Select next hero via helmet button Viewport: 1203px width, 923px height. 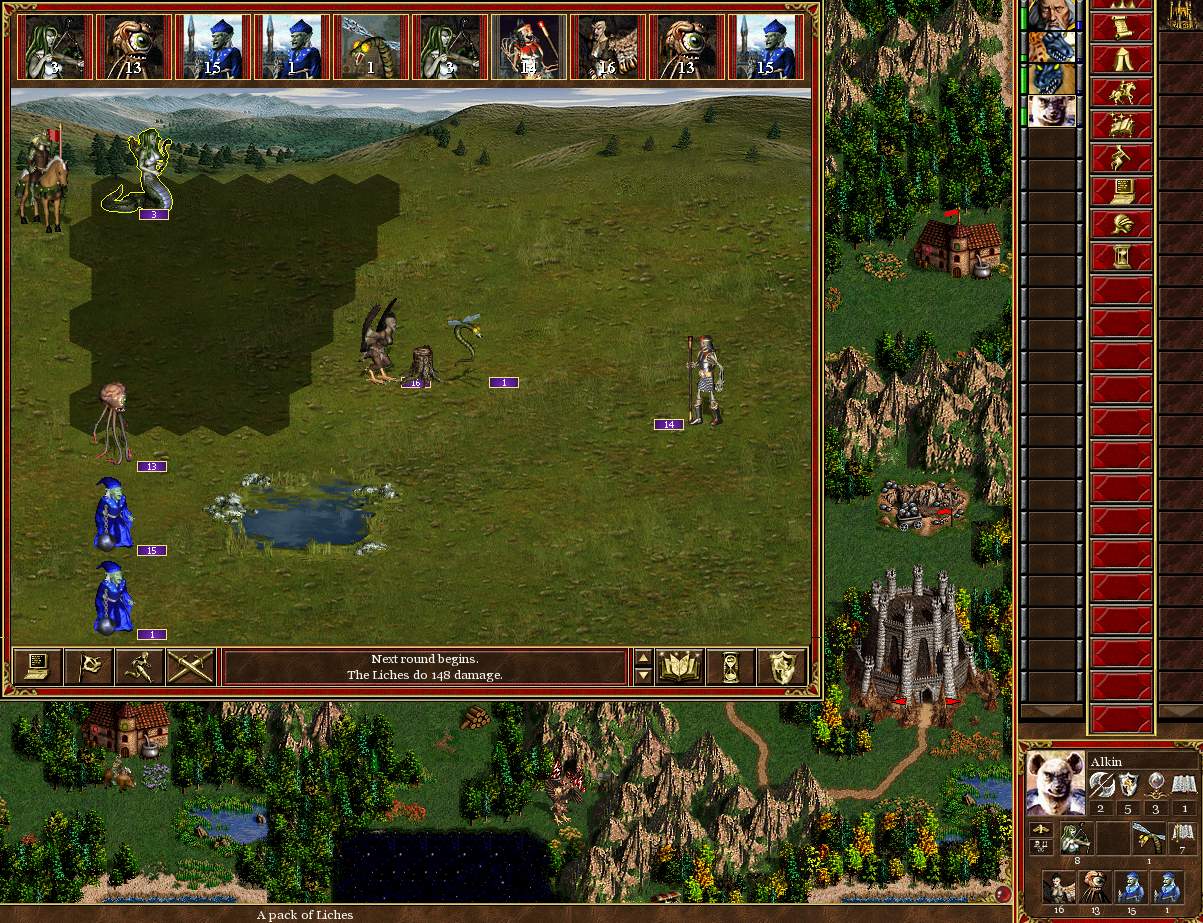click(1121, 224)
